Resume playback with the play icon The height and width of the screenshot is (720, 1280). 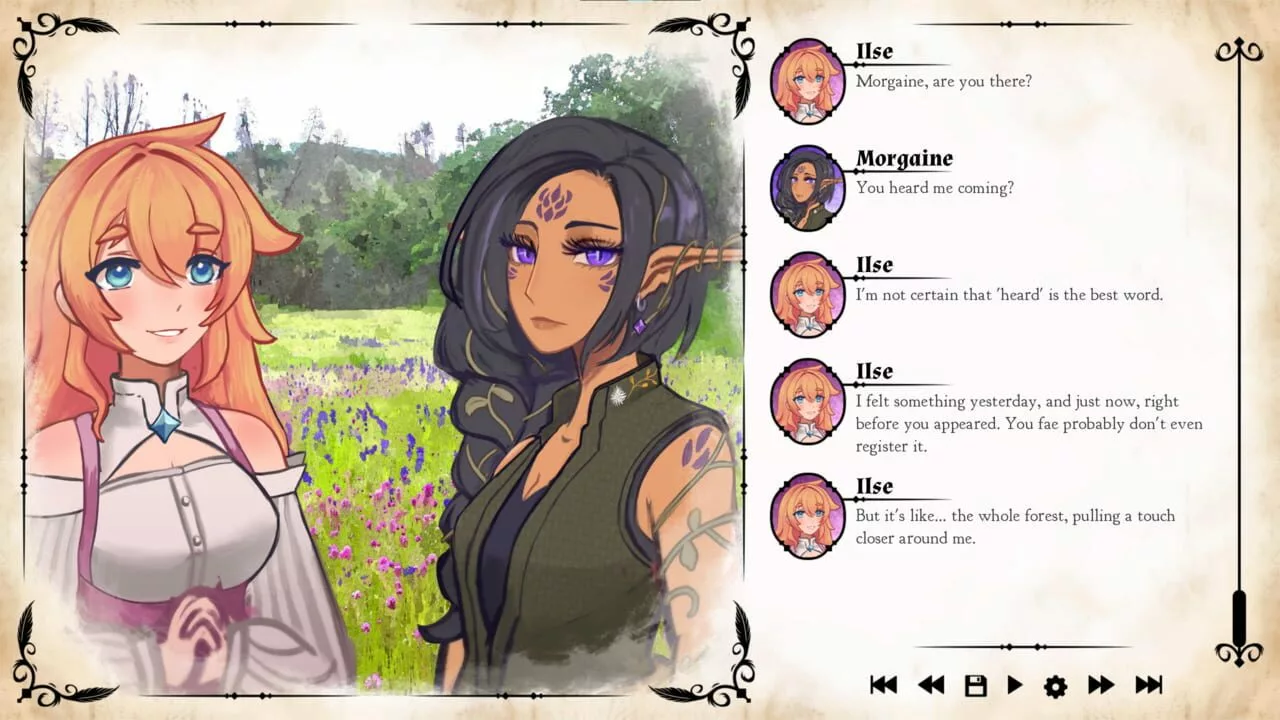(x=1014, y=685)
